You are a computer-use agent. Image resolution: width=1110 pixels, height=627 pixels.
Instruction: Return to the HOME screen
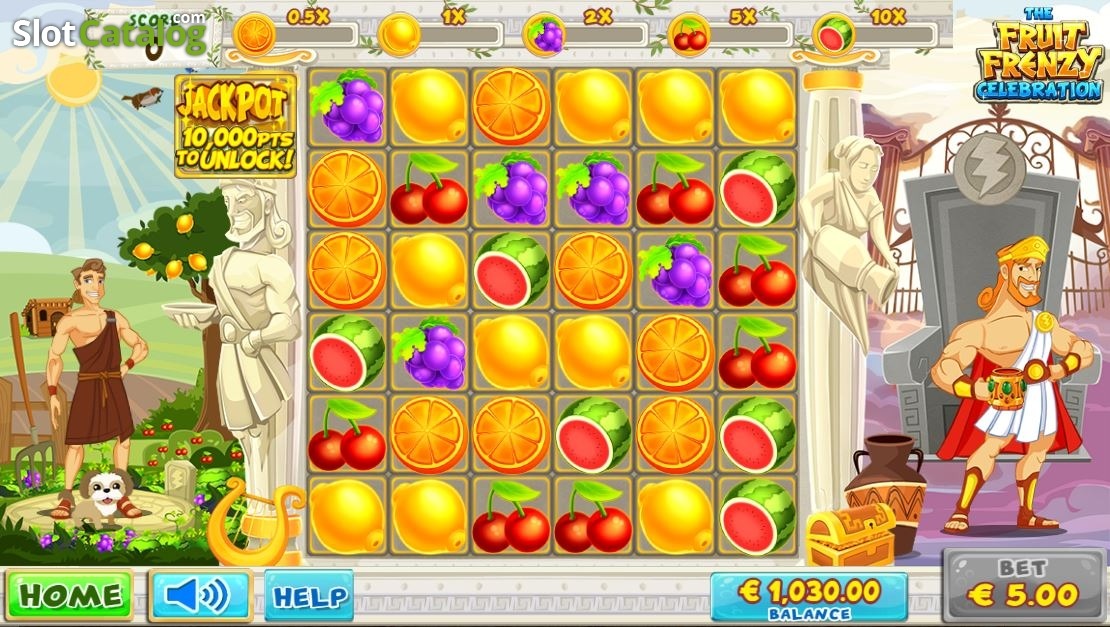69,595
